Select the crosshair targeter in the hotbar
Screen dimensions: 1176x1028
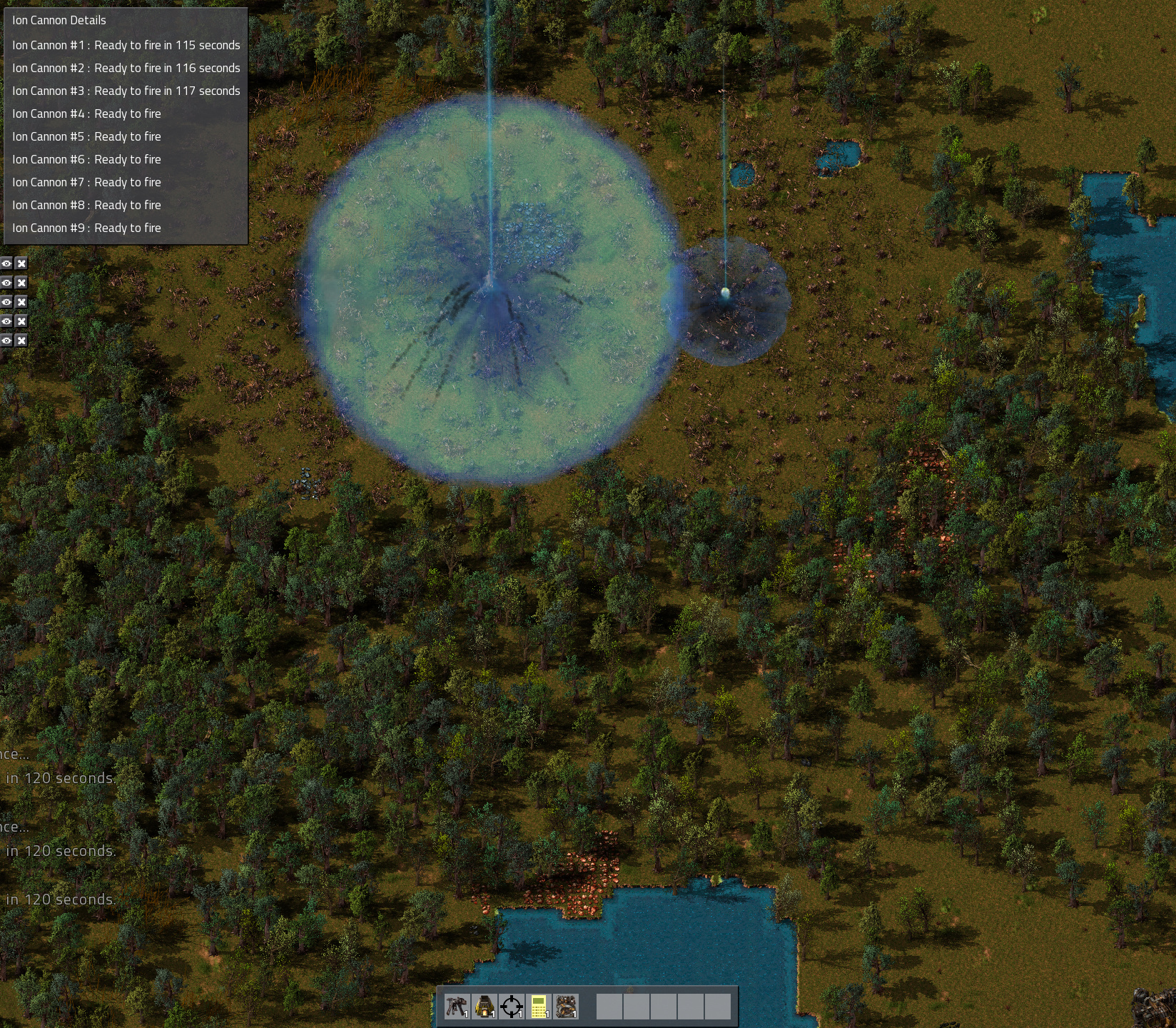[x=512, y=1007]
